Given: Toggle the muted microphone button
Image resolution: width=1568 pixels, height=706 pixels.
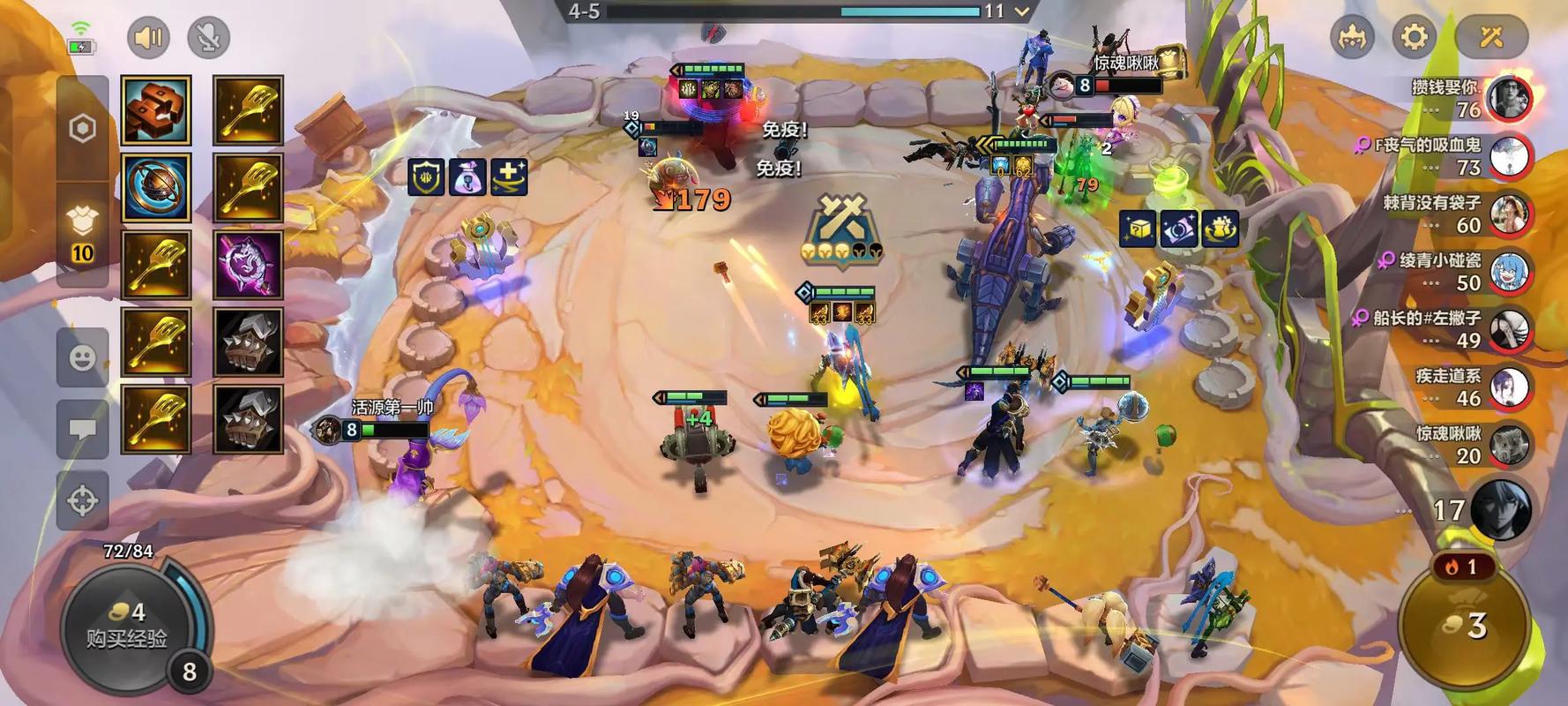Looking at the screenshot, I should point(209,38).
